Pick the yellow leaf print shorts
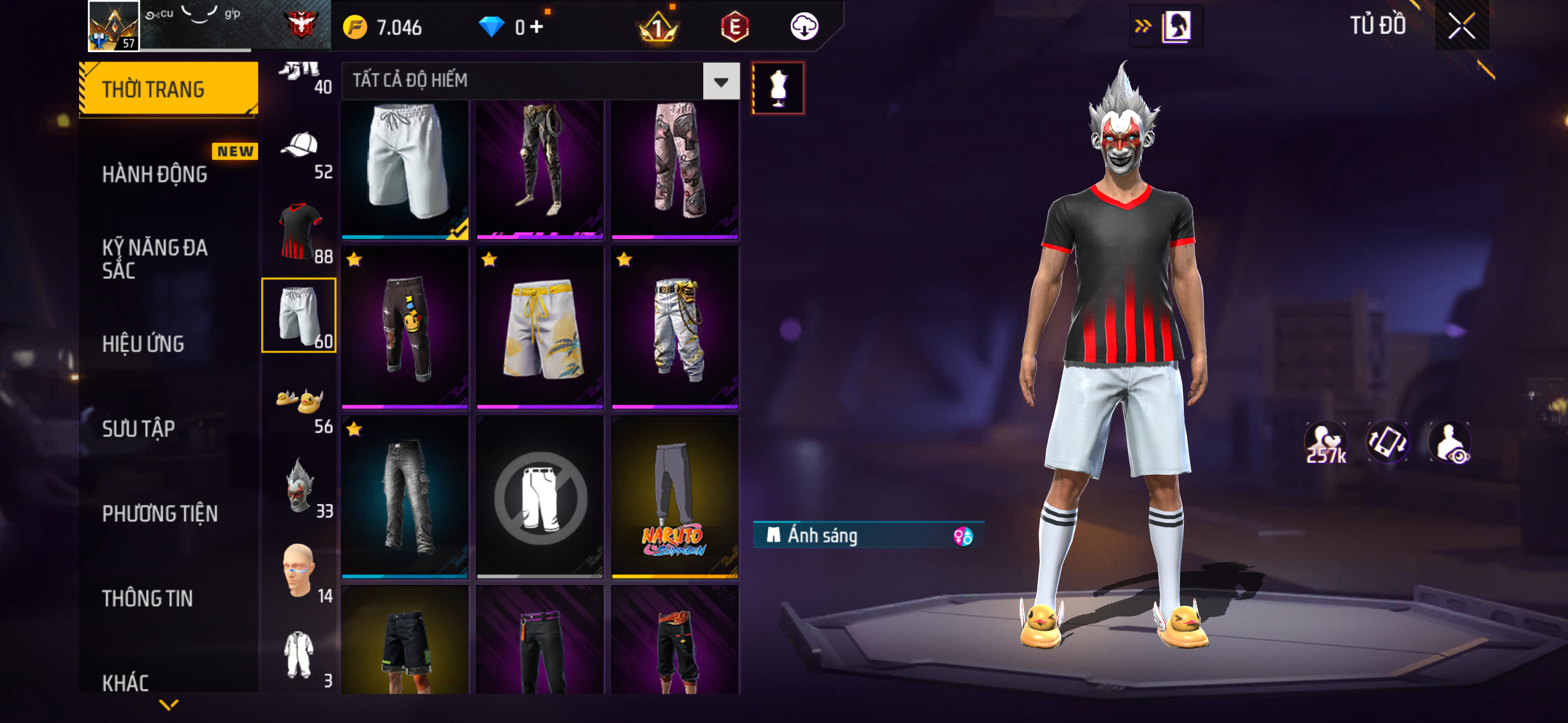The width and height of the screenshot is (1568, 723). [x=539, y=327]
